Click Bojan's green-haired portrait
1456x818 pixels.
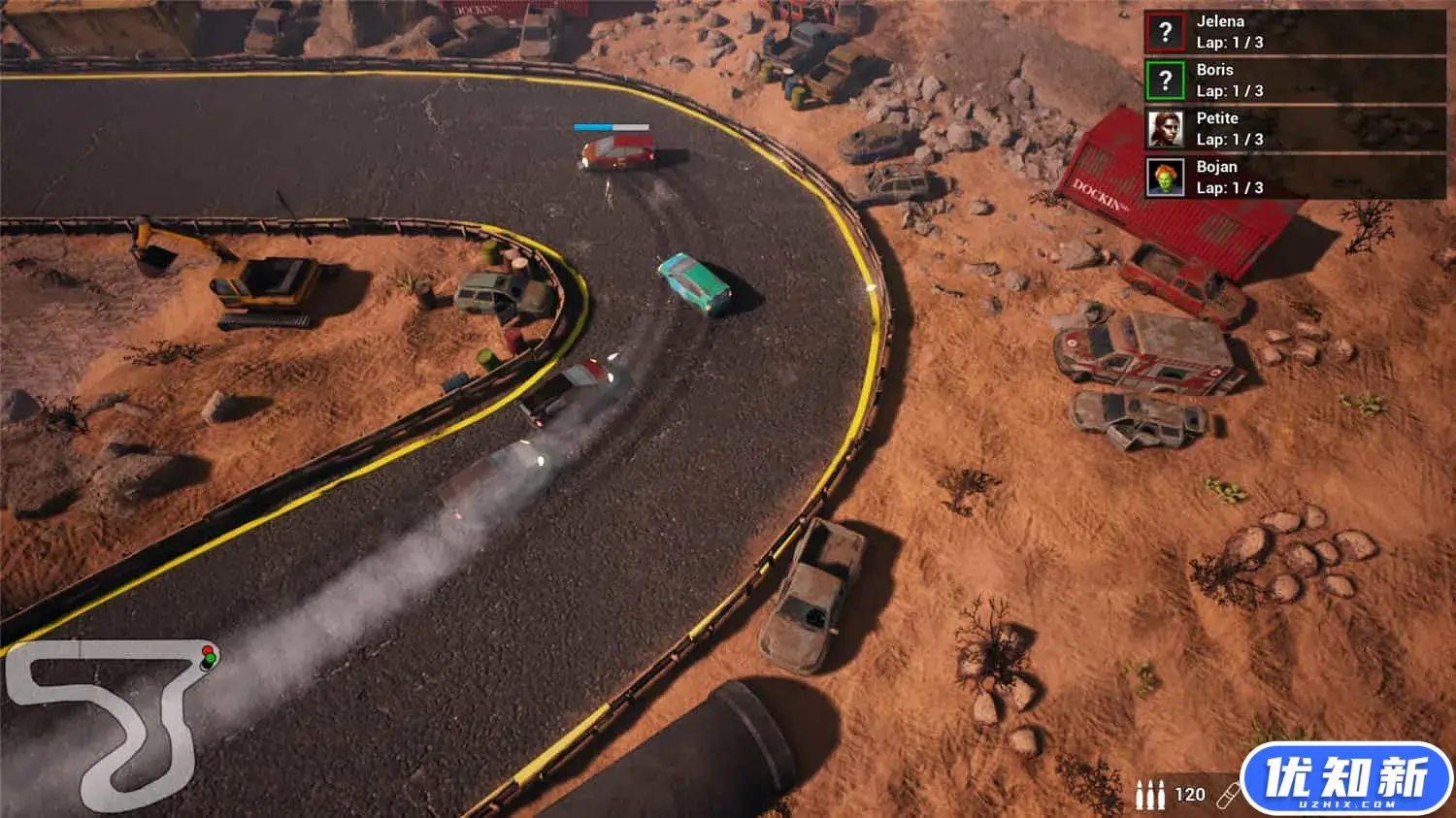1165,178
